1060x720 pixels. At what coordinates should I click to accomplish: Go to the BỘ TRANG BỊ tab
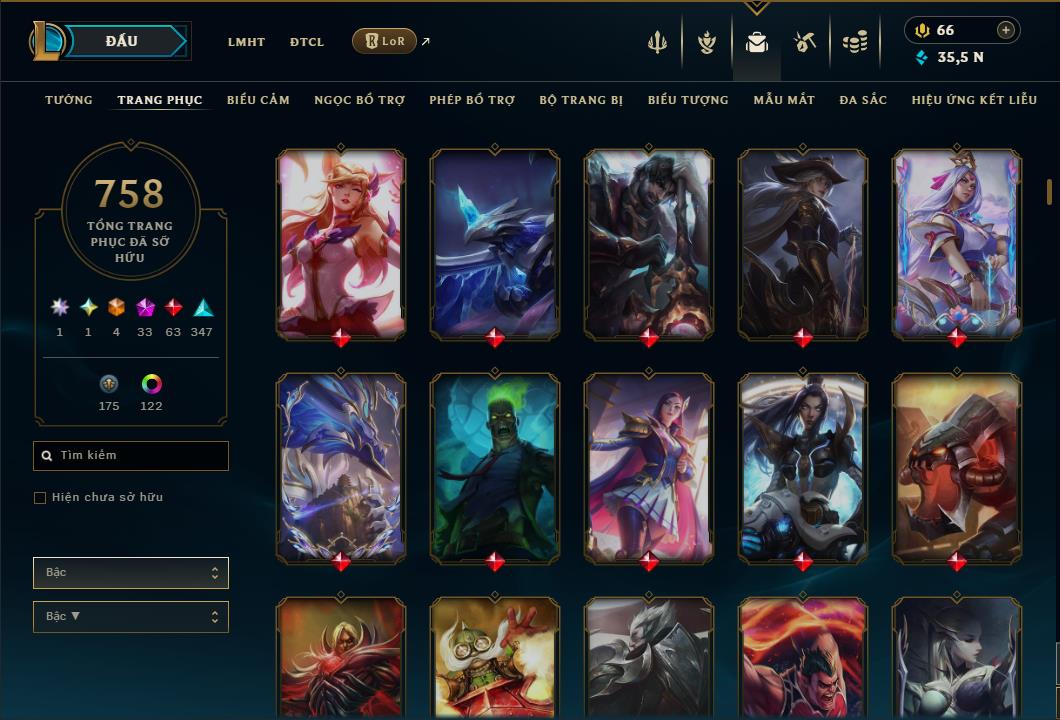click(x=581, y=100)
